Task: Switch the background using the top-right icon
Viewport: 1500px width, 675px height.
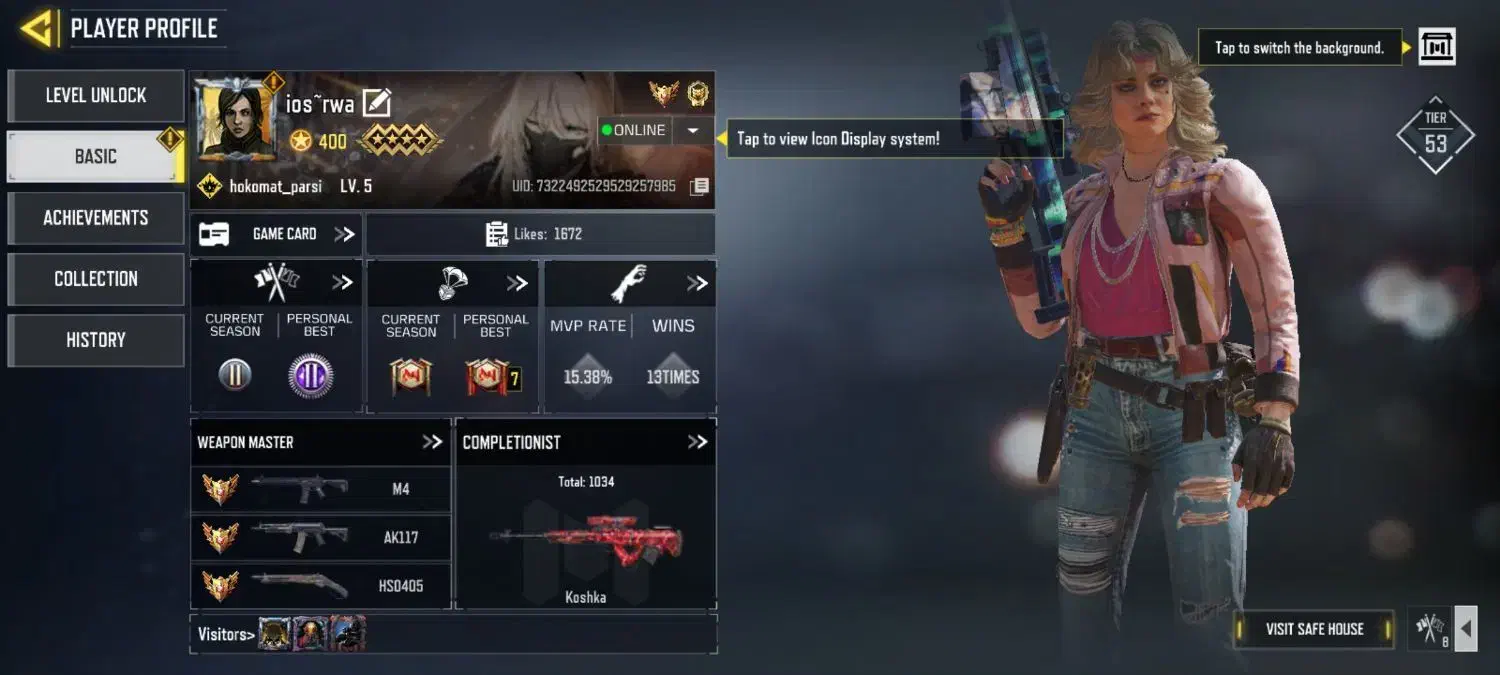Action: pyautogui.click(x=1437, y=47)
